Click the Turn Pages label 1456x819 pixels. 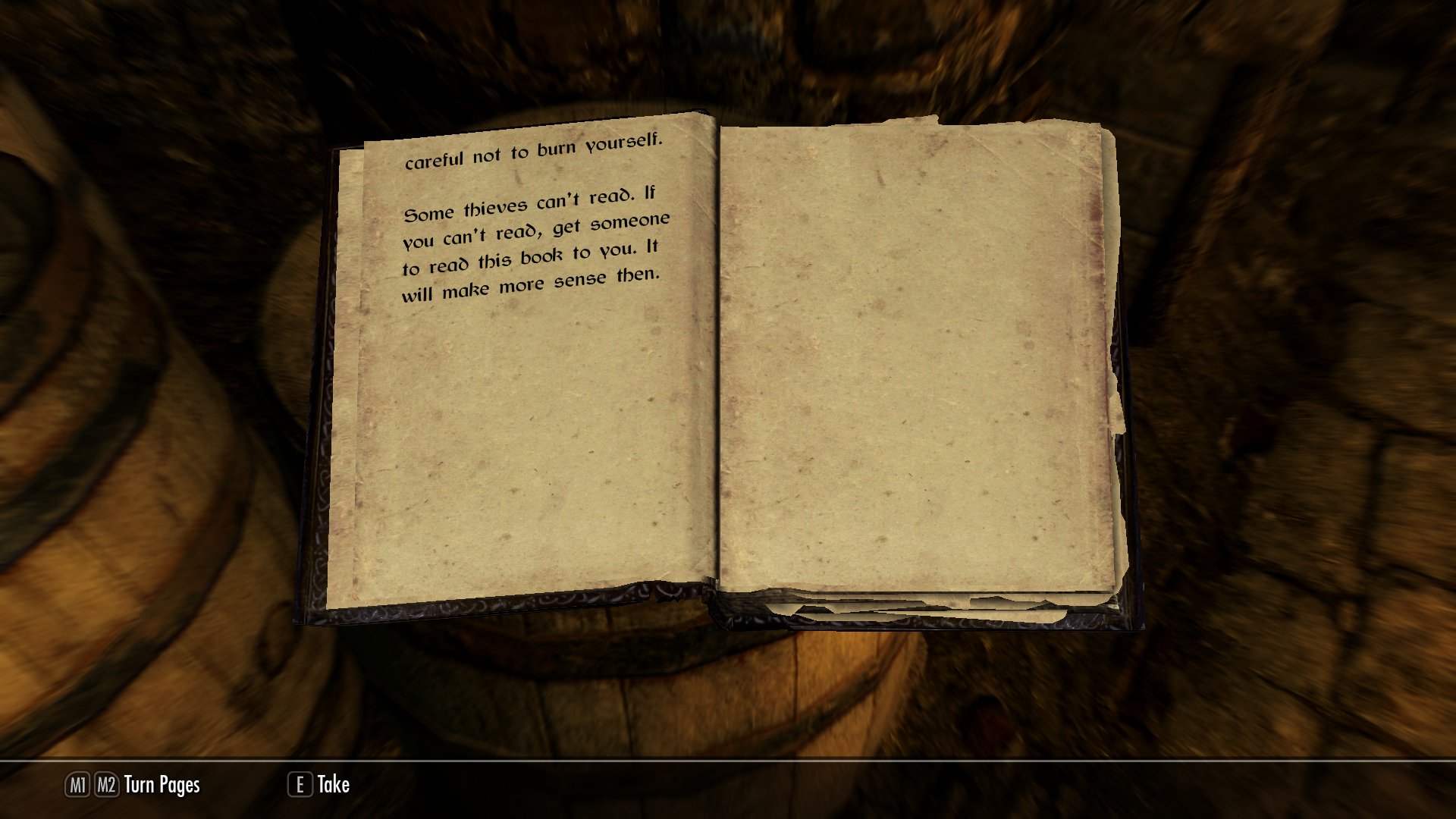click(x=162, y=785)
